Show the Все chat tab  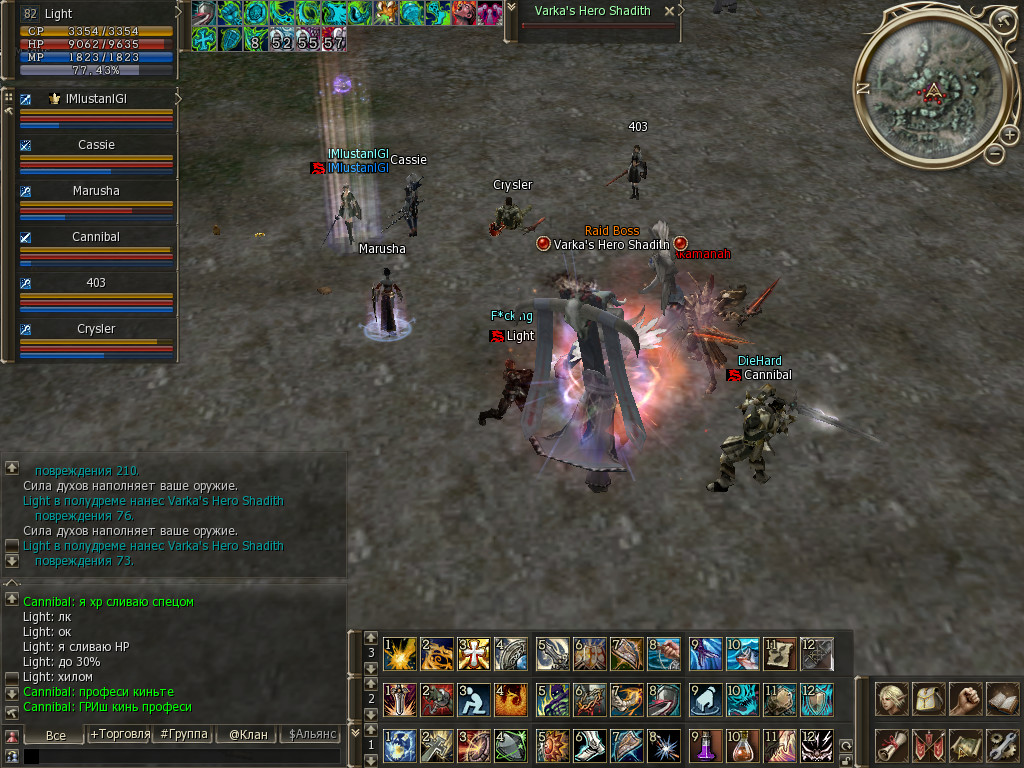pyautogui.click(x=56, y=735)
